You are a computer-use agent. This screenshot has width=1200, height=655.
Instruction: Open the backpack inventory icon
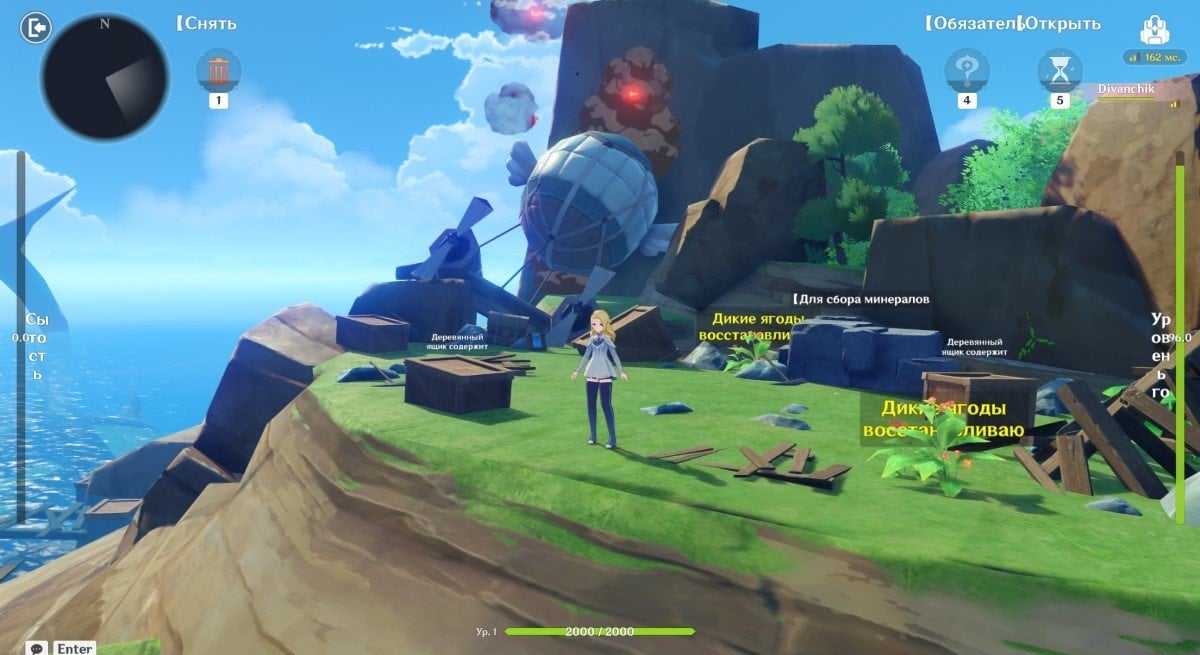[x=1155, y=29]
